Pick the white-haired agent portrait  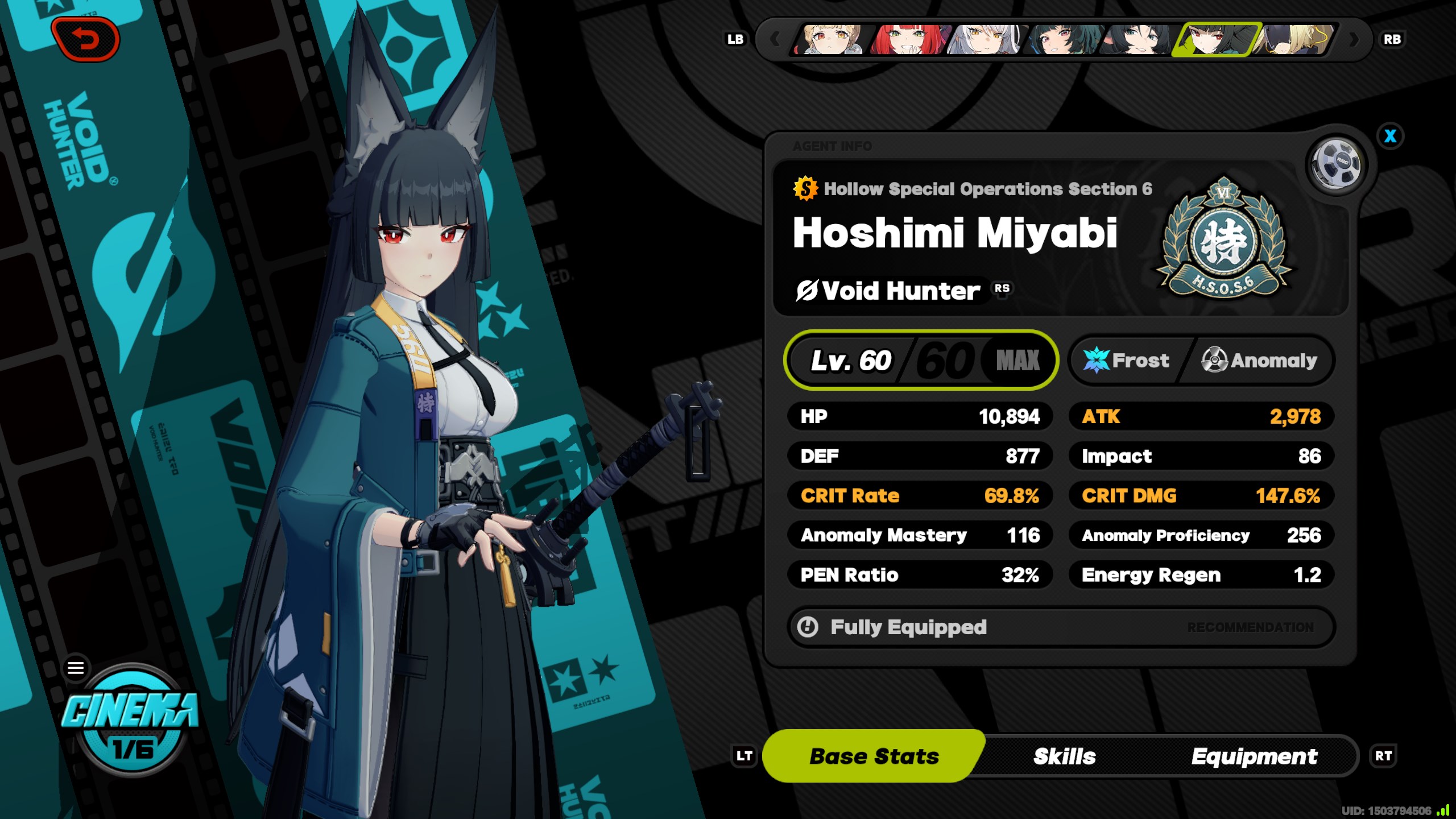click(985, 39)
